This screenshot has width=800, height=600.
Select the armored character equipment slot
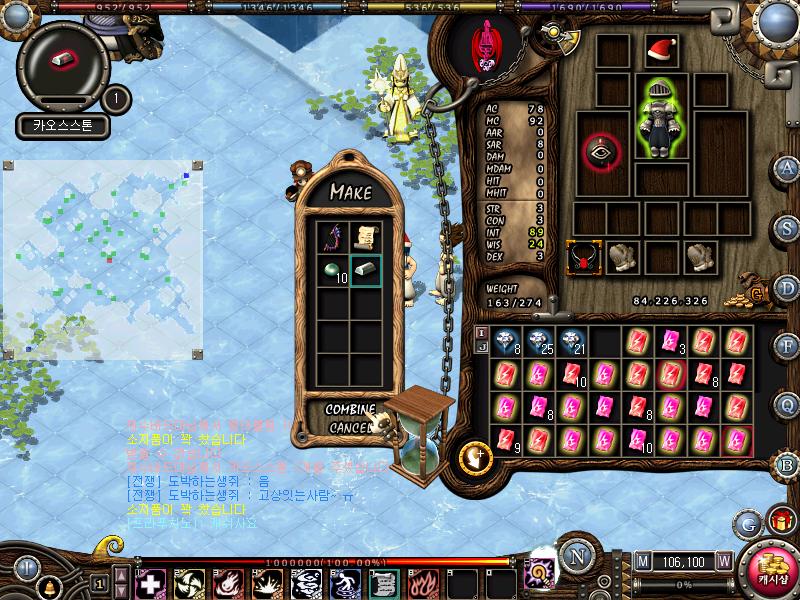pyautogui.click(x=661, y=117)
